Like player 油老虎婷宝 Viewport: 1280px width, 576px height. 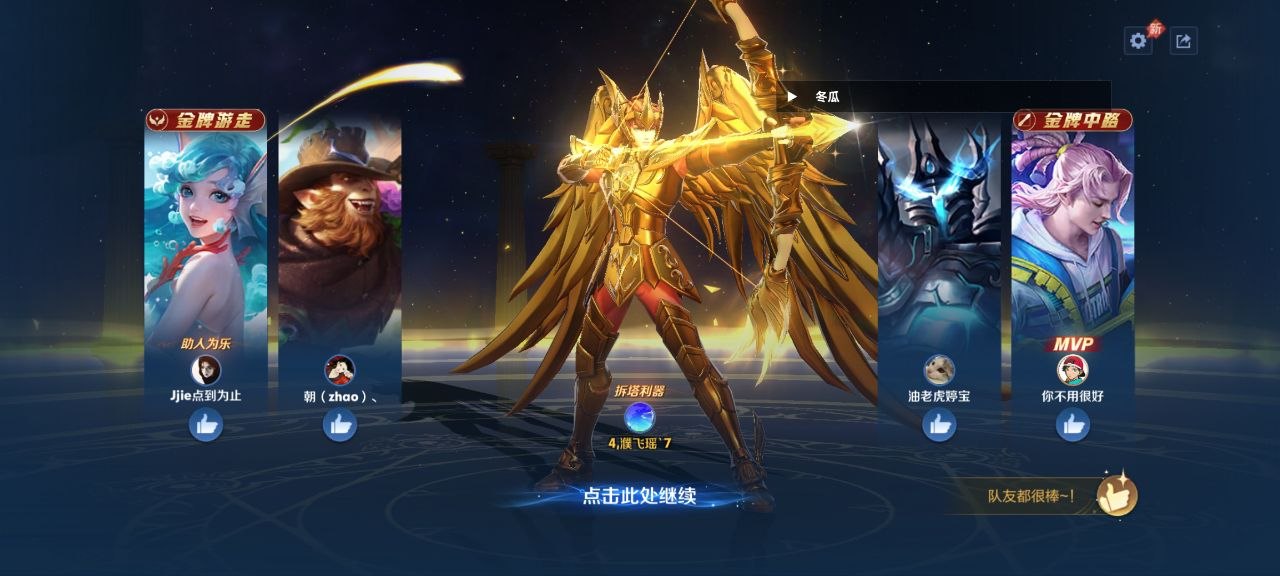tap(939, 425)
